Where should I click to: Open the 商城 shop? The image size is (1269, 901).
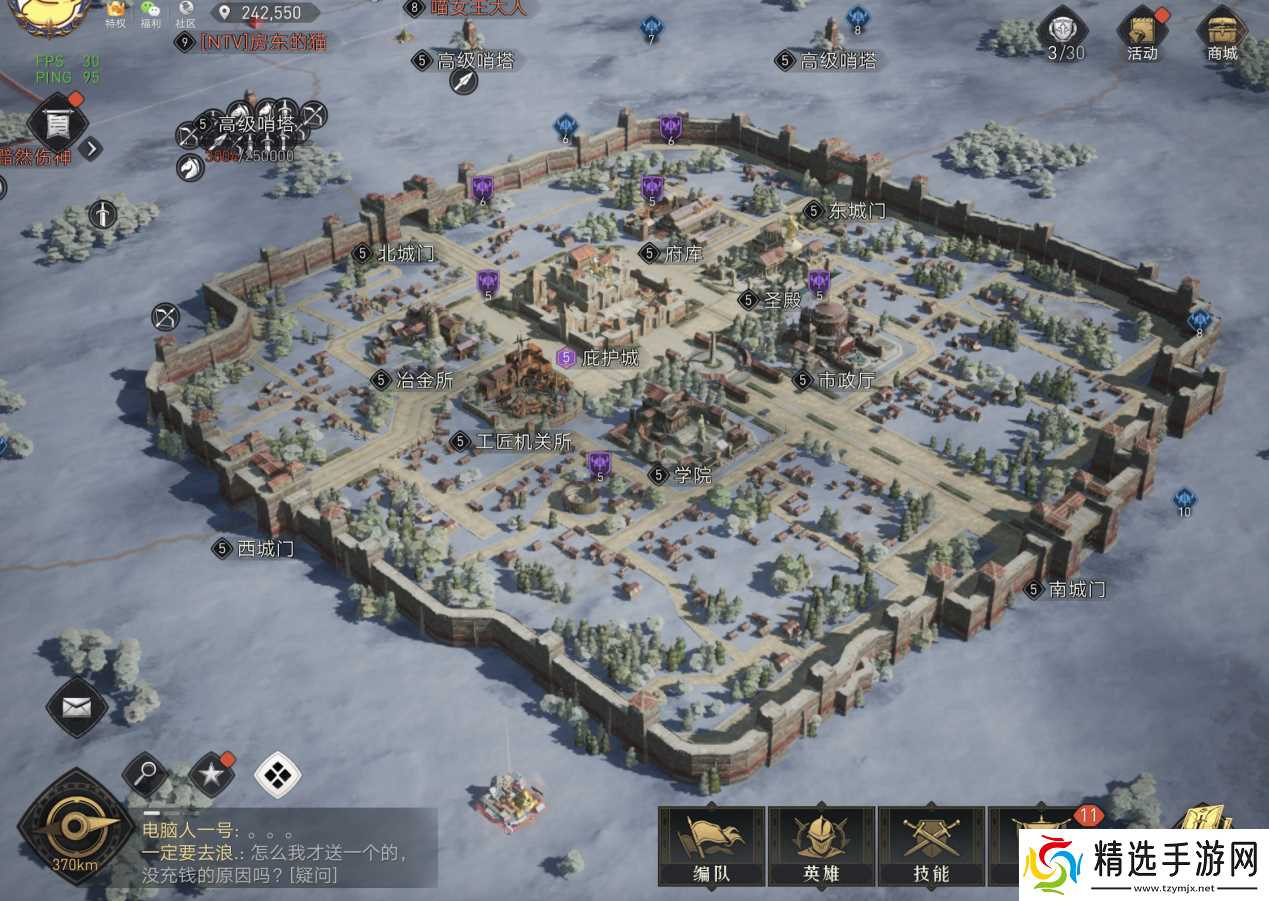(1221, 34)
